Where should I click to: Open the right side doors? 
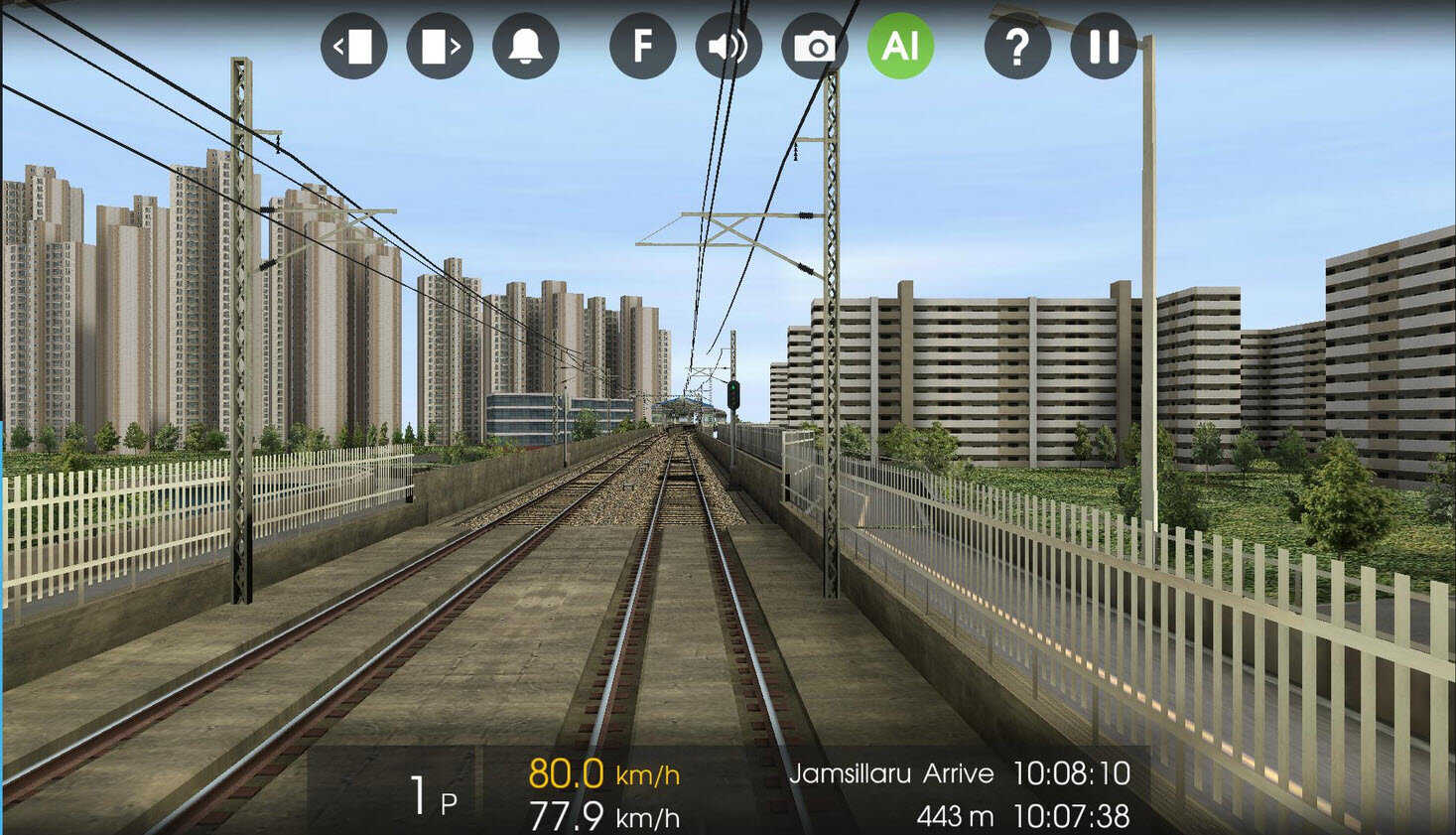[440, 46]
